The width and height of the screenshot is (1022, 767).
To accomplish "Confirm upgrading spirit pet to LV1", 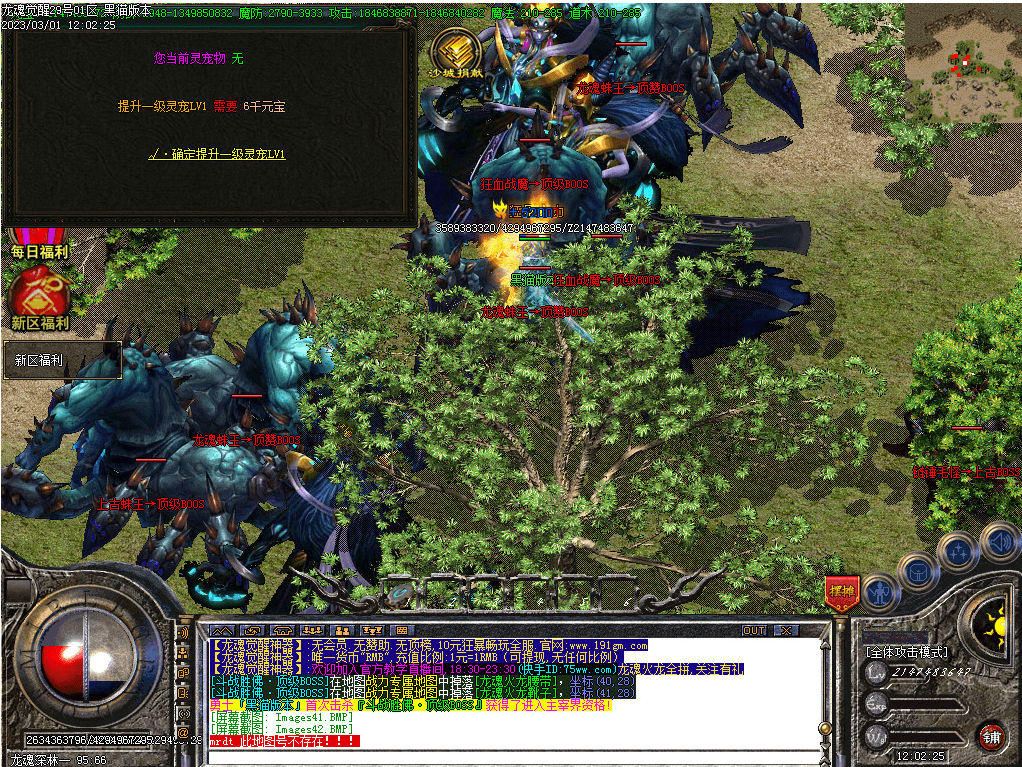I will (x=218, y=154).
